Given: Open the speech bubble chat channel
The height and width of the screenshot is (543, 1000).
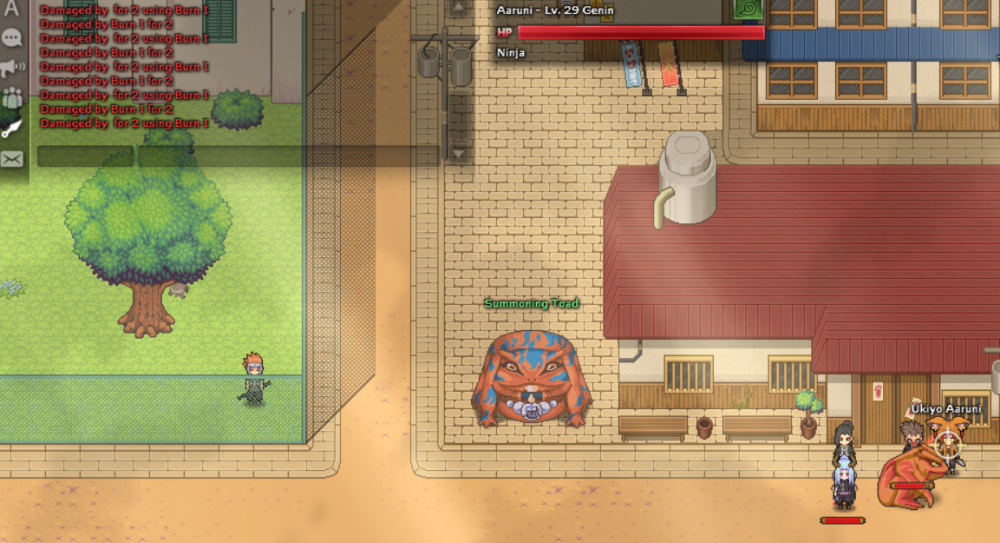Looking at the screenshot, I should pyautogui.click(x=12, y=38).
